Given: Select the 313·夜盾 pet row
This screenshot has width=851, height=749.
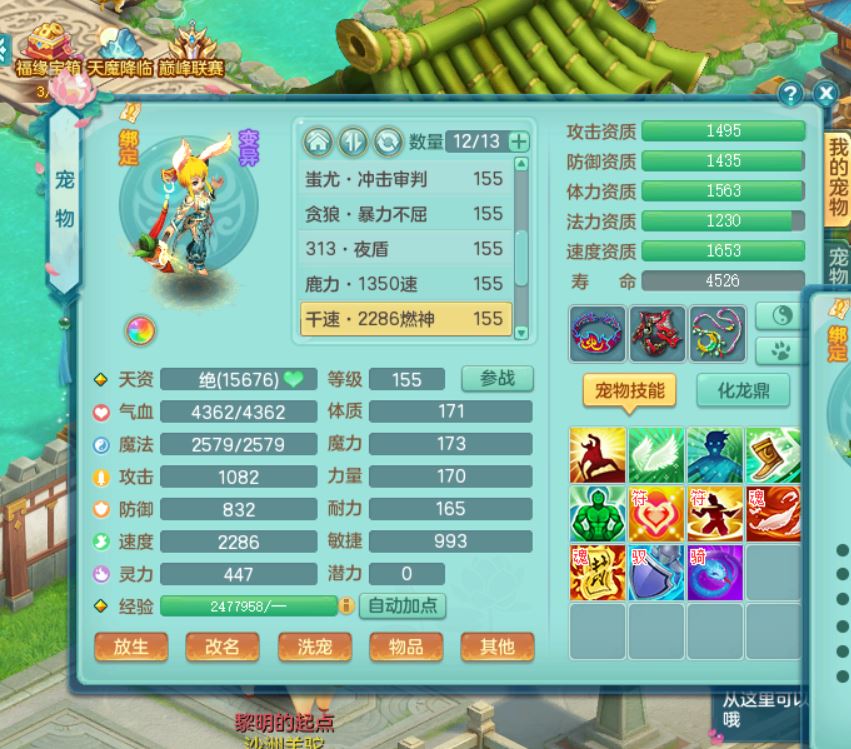Looking at the screenshot, I should coord(404,249).
